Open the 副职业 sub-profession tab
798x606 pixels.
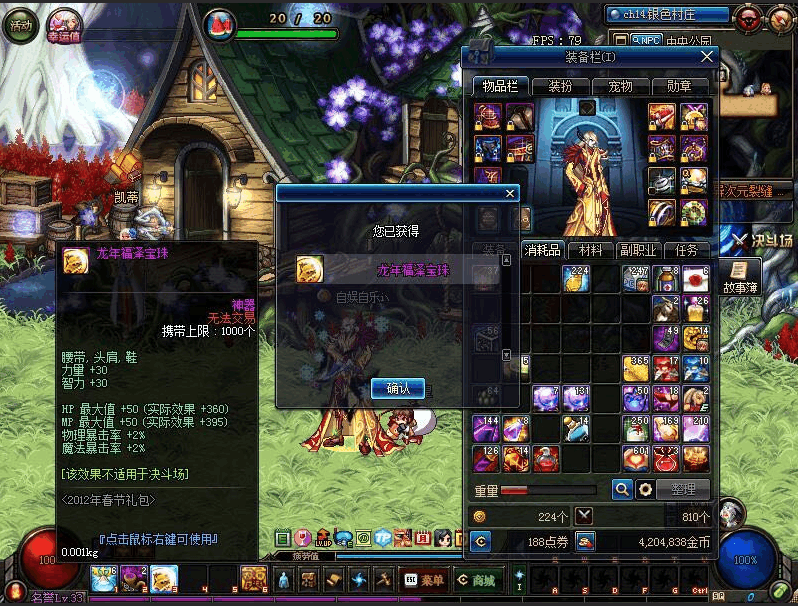pyautogui.click(x=638, y=250)
